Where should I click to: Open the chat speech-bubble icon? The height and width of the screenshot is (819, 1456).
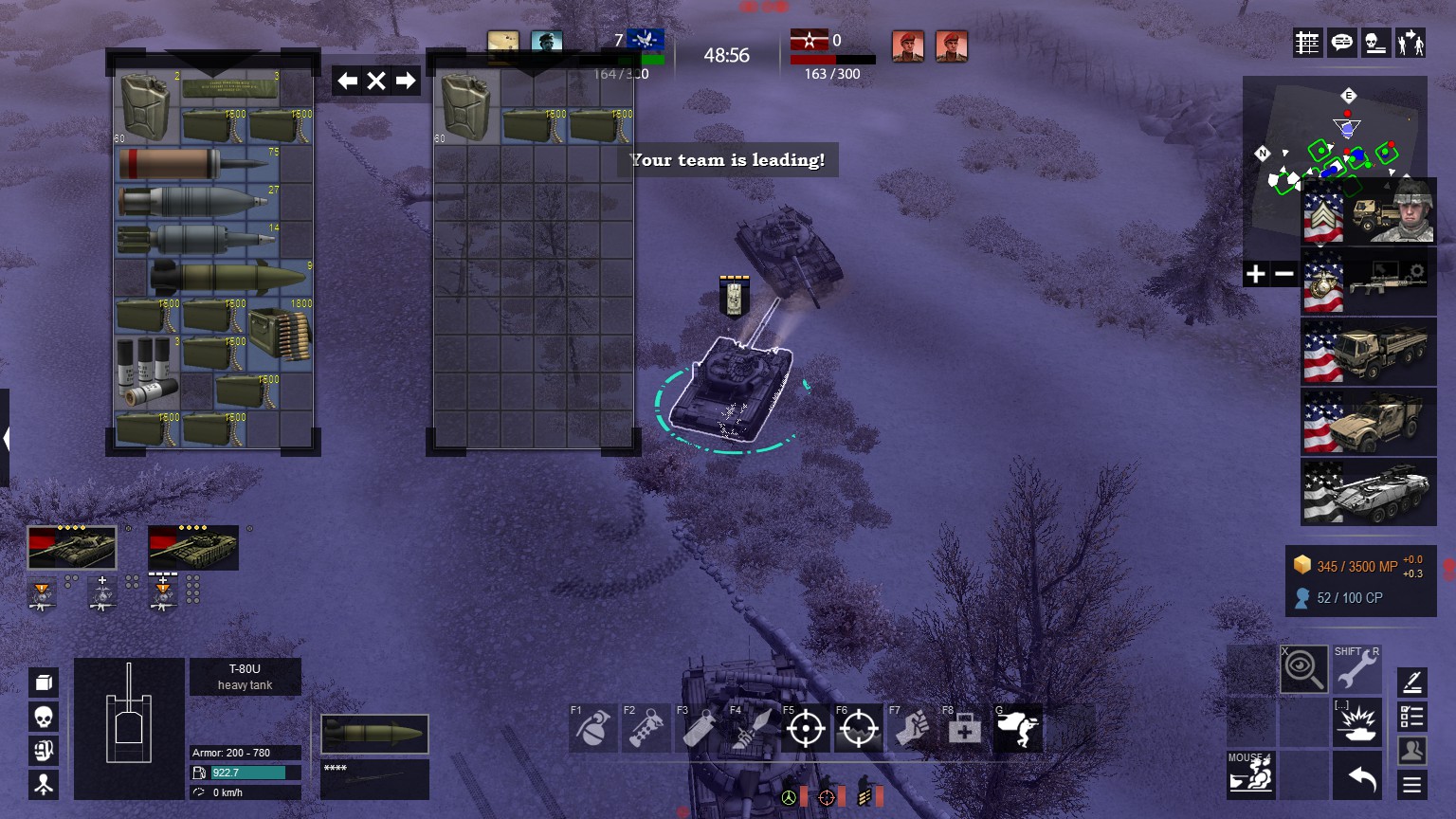coord(1341,43)
